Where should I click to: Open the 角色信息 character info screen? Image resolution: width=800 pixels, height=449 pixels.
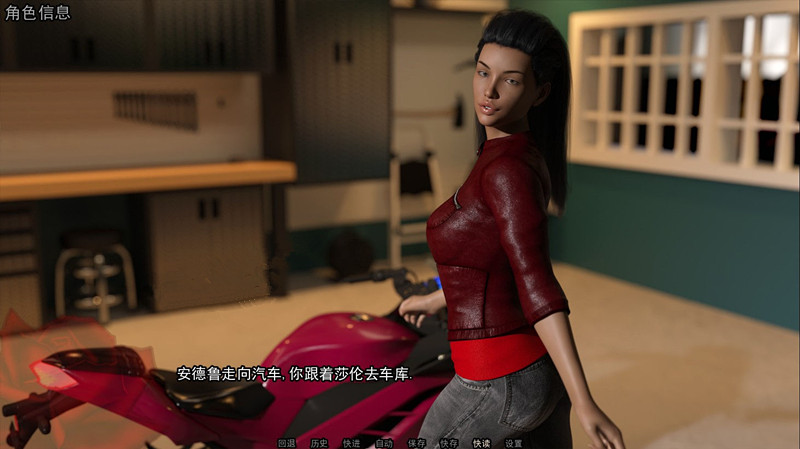pyautogui.click(x=37, y=14)
